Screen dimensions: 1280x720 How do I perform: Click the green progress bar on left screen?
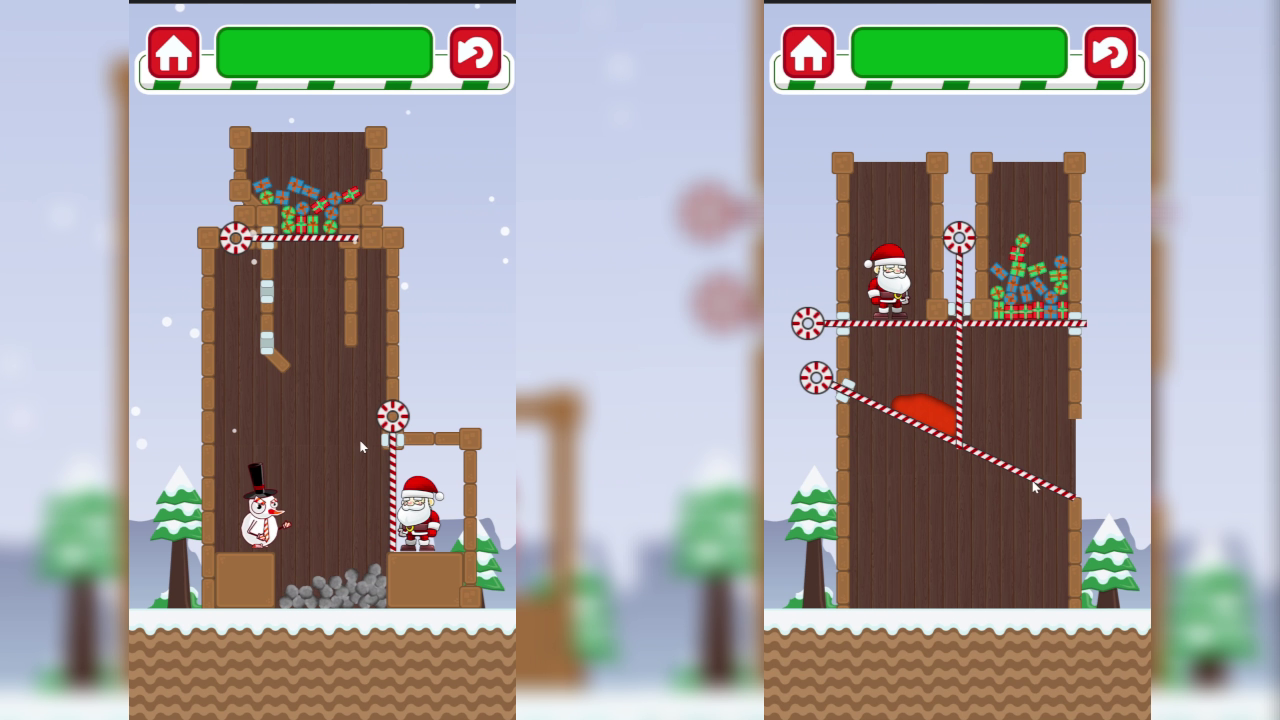(324, 50)
